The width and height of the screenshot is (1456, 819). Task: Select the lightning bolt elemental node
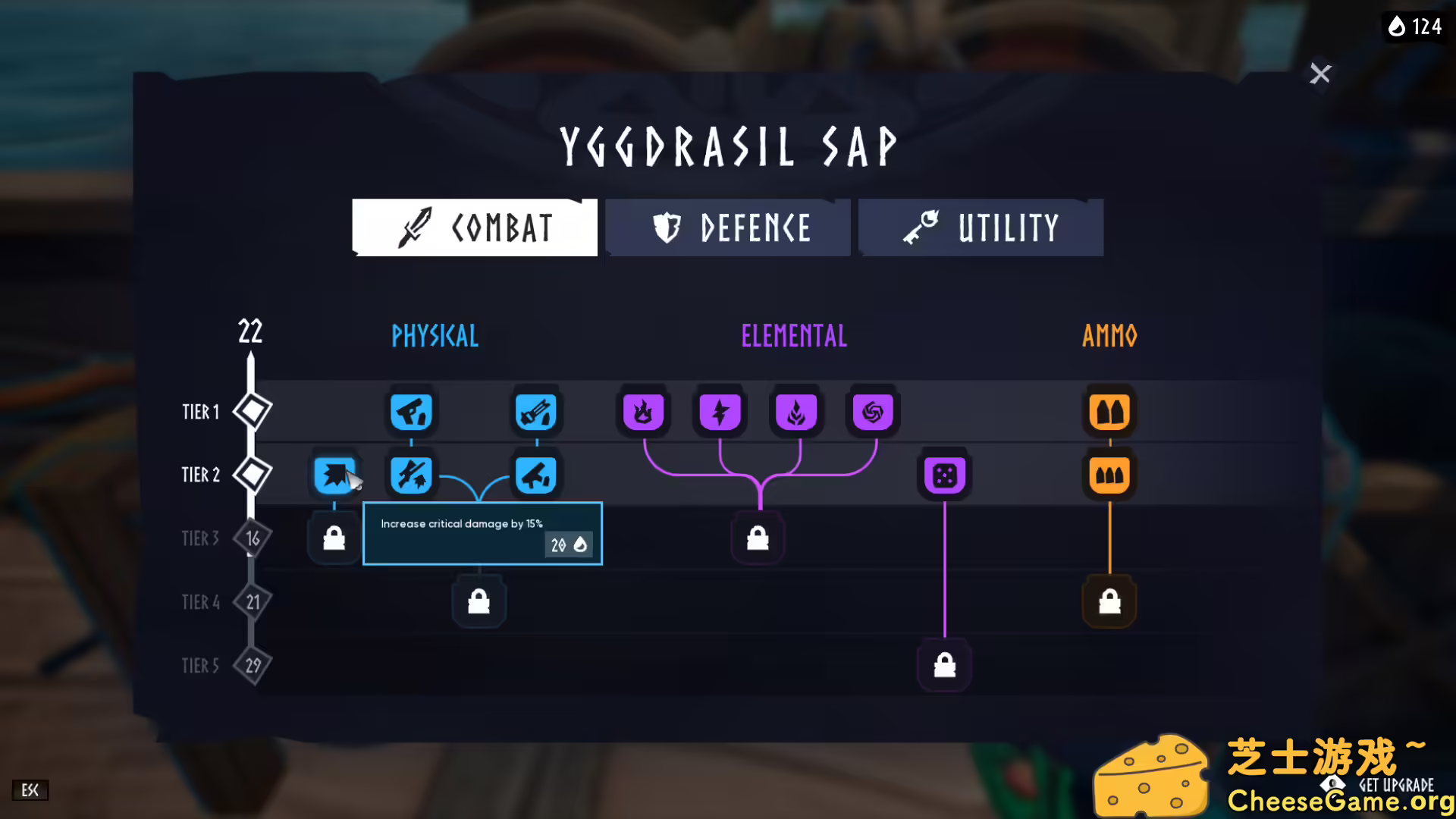tap(720, 412)
